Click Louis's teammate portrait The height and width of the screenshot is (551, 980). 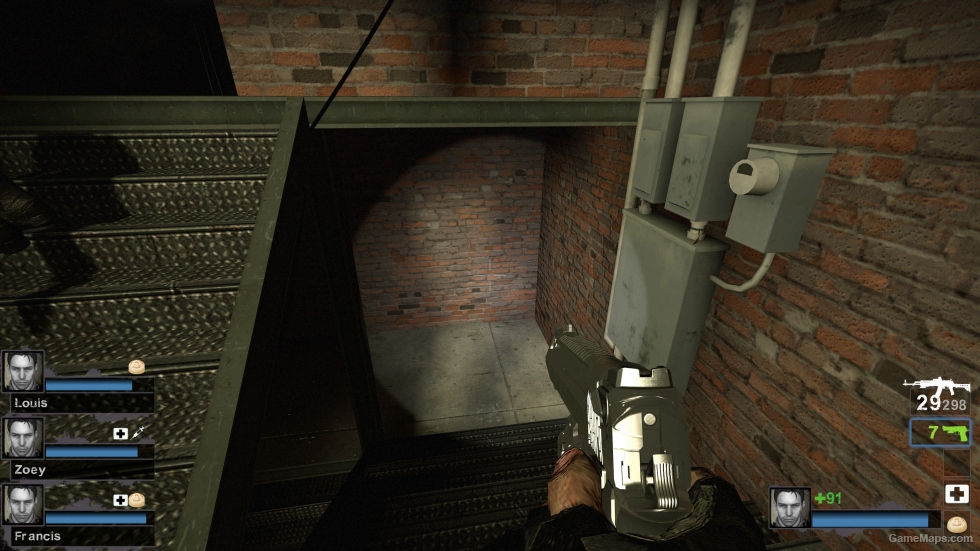click(22, 371)
